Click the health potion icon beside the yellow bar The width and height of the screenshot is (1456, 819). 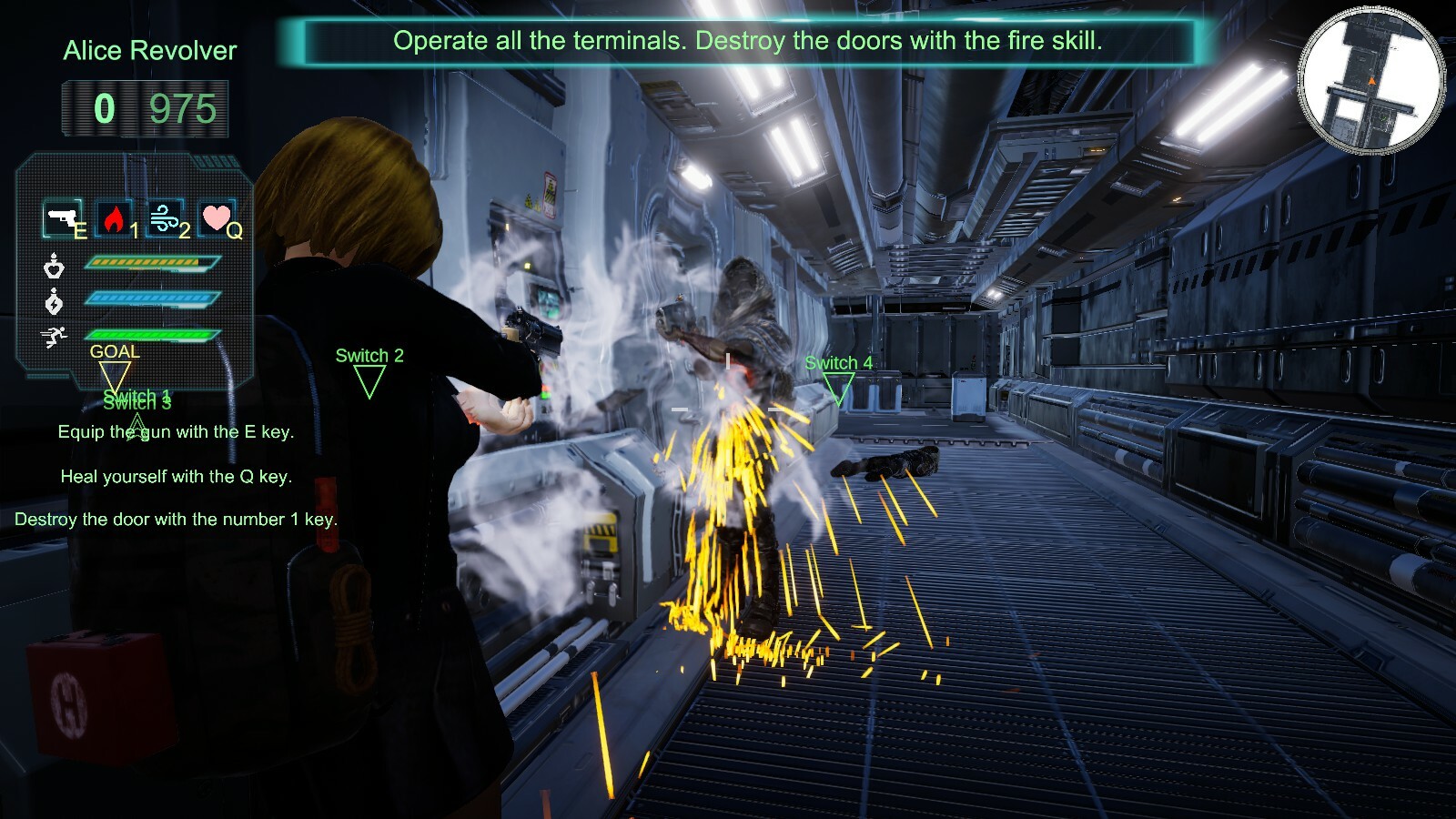55,266
